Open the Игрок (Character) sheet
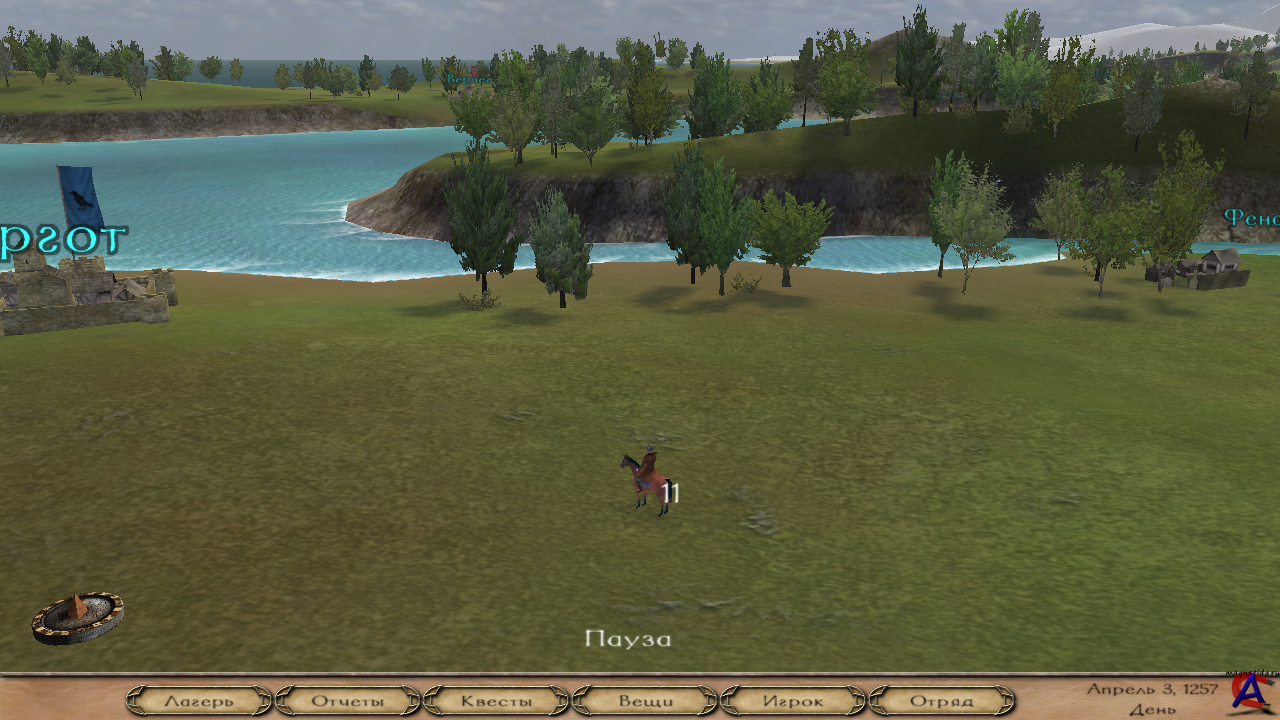 pyautogui.click(x=793, y=701)
